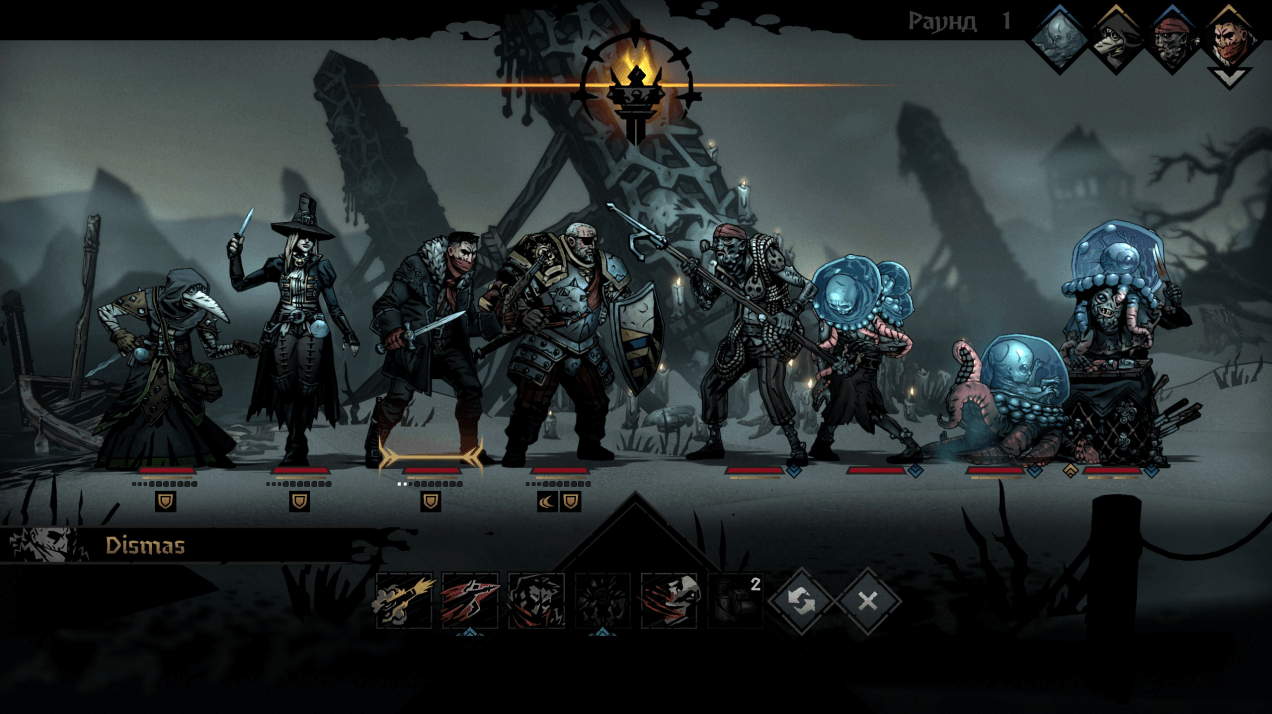Select the skill showing a slashed face
Viewport: 1272px width, 714px height.
point(668,601)
